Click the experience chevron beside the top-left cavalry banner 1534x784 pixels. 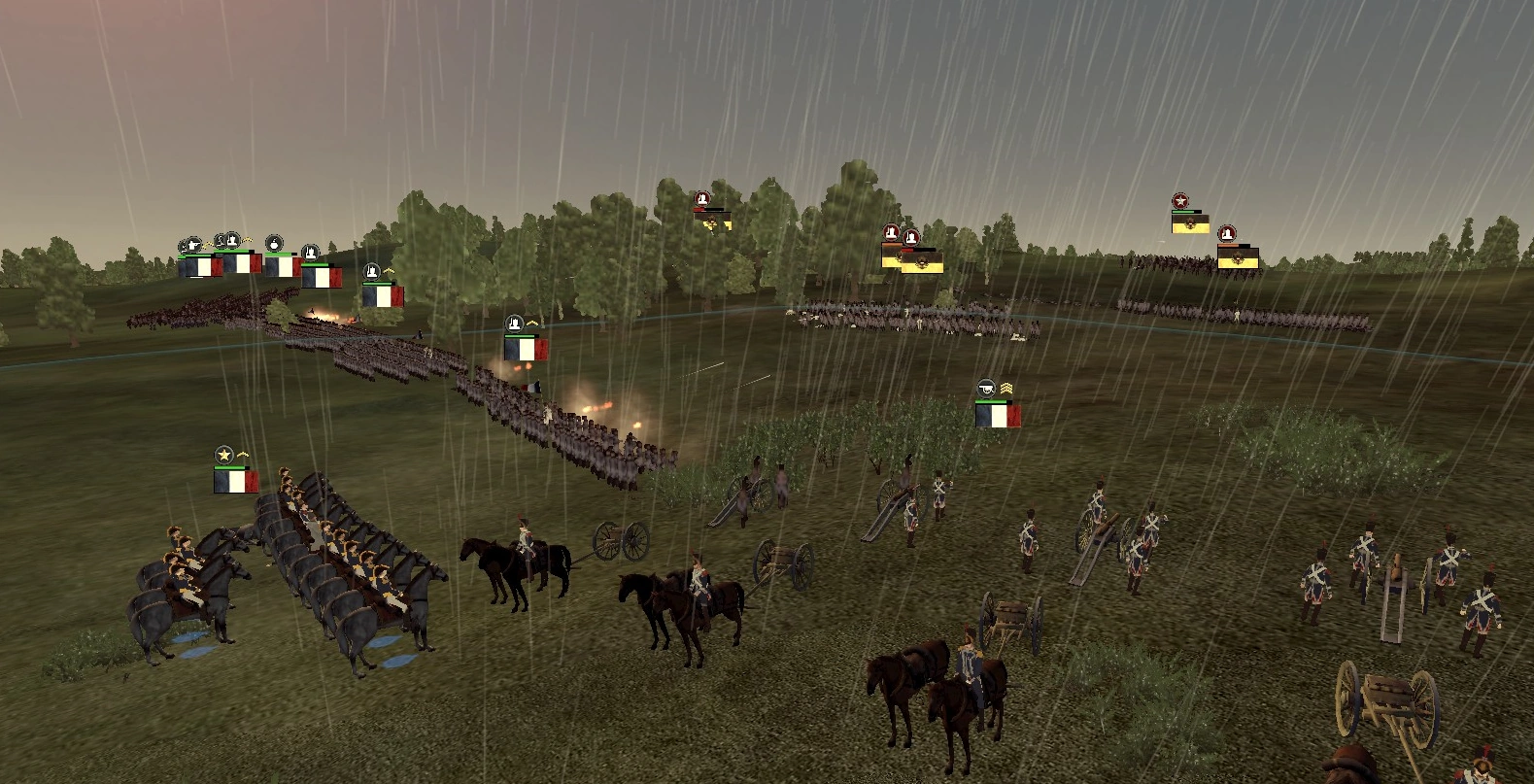(x=208, y=245)
